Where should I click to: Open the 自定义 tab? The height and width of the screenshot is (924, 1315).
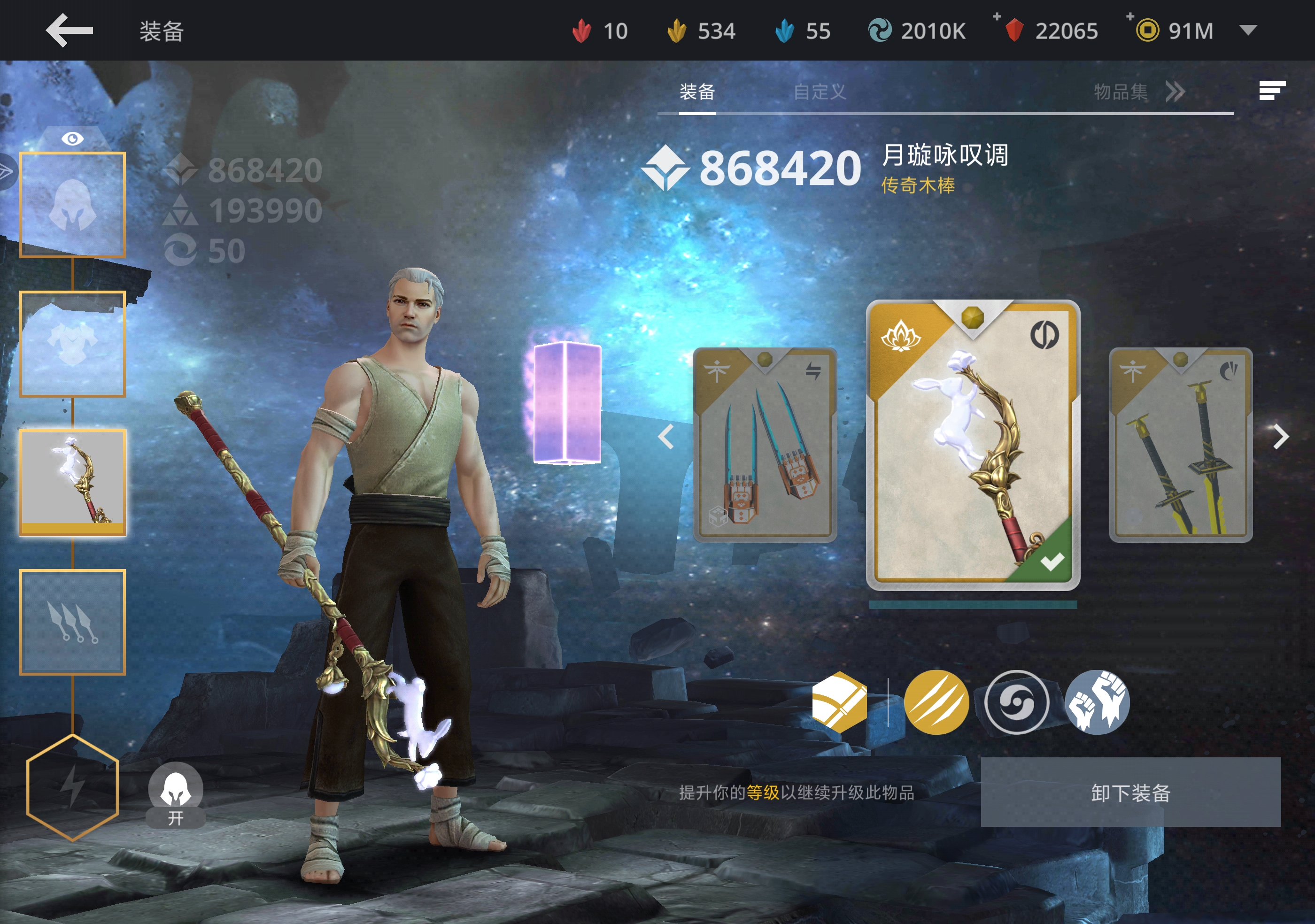[819, 92]
